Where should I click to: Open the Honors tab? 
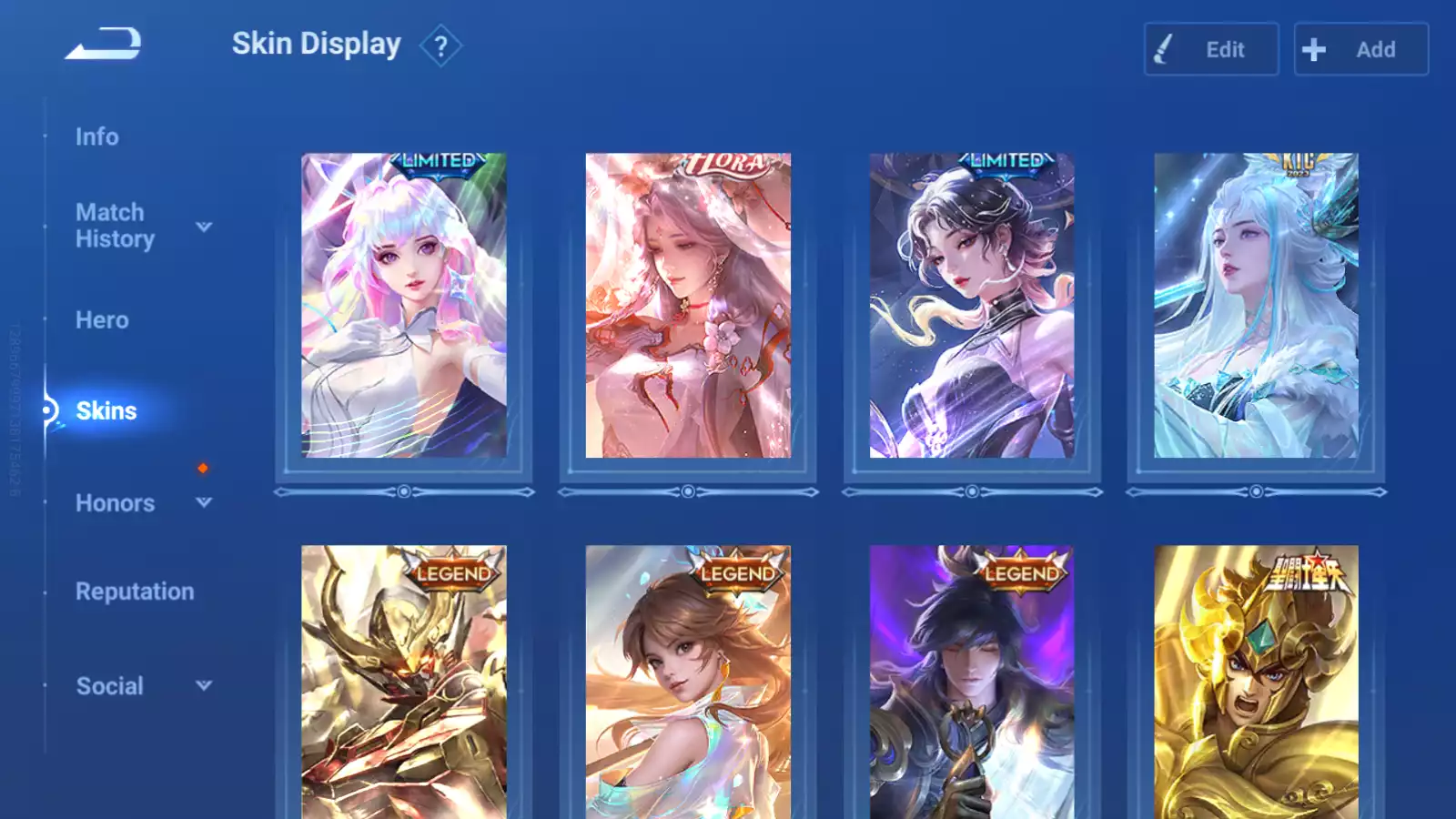pos(115,503)
